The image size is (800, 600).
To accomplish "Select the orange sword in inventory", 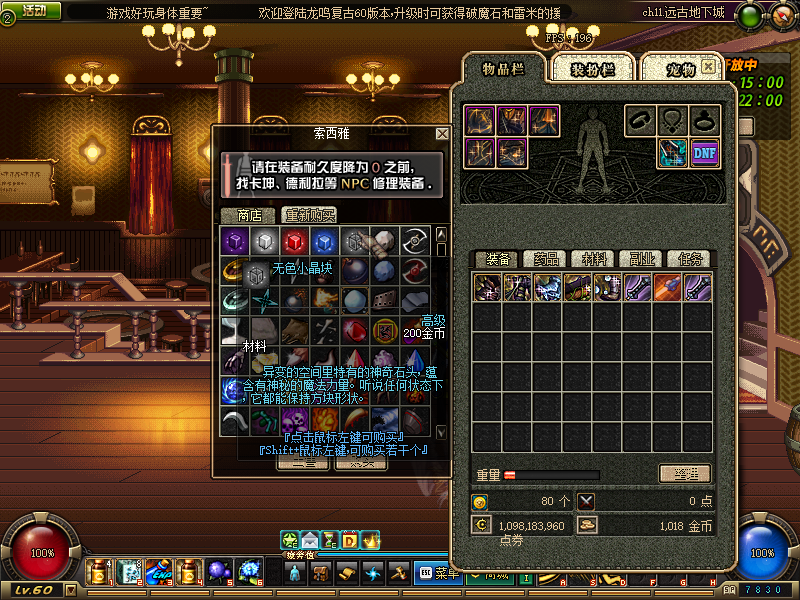I will 667,288.
